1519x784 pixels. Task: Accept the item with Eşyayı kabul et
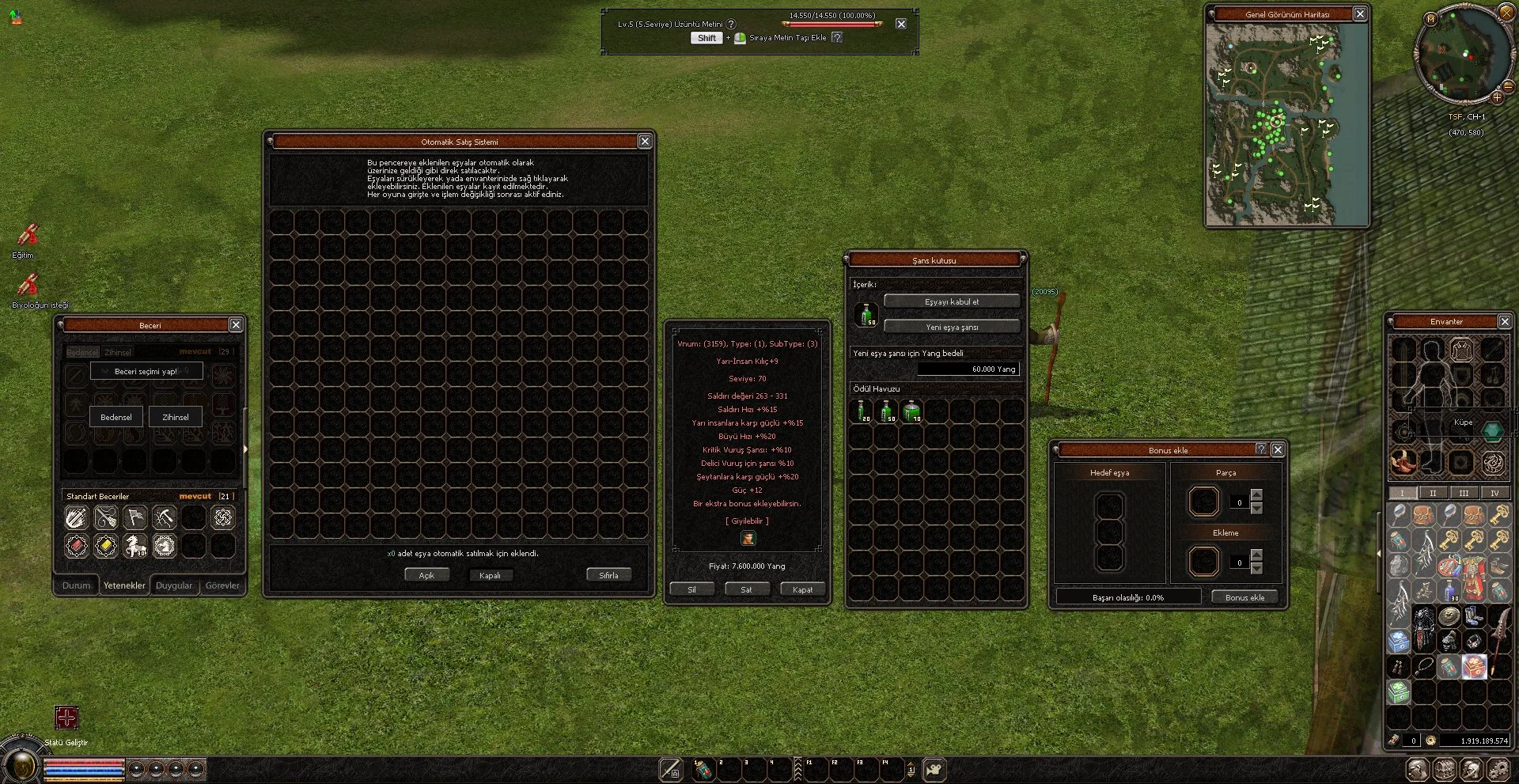951,301
